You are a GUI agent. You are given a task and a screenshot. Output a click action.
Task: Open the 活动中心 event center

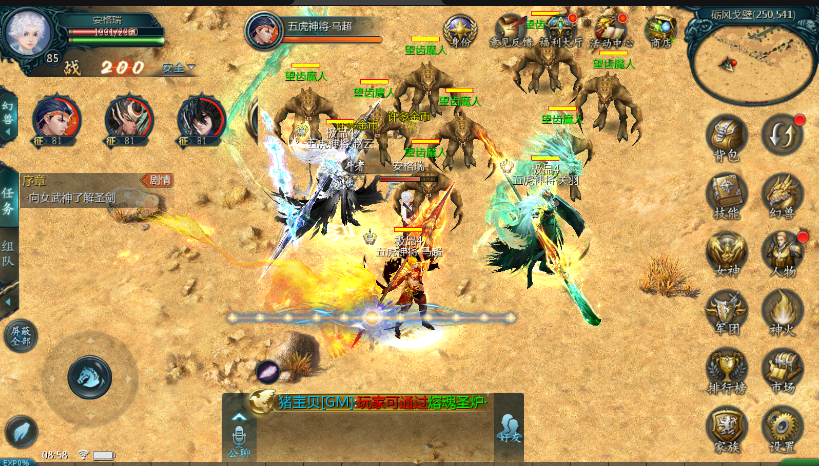610,30
